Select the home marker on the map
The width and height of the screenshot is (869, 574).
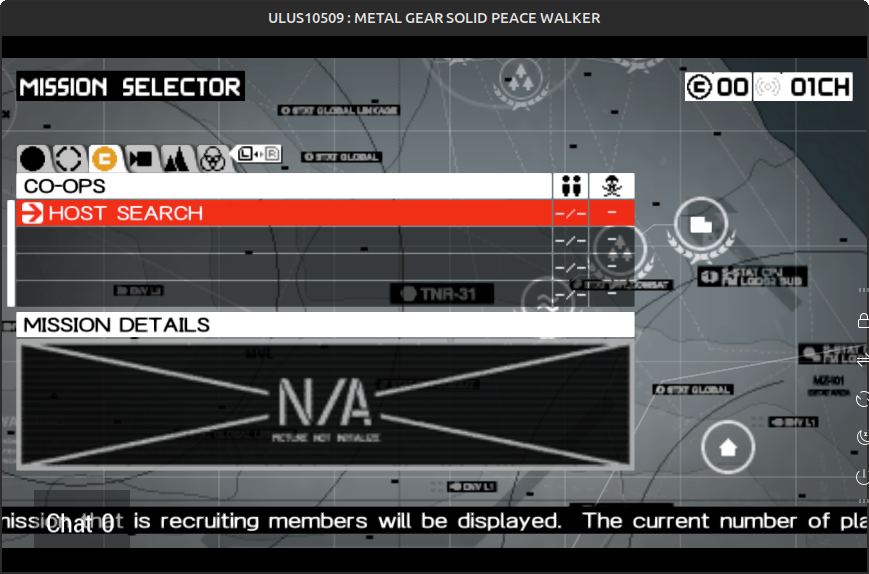click(728, 447)
